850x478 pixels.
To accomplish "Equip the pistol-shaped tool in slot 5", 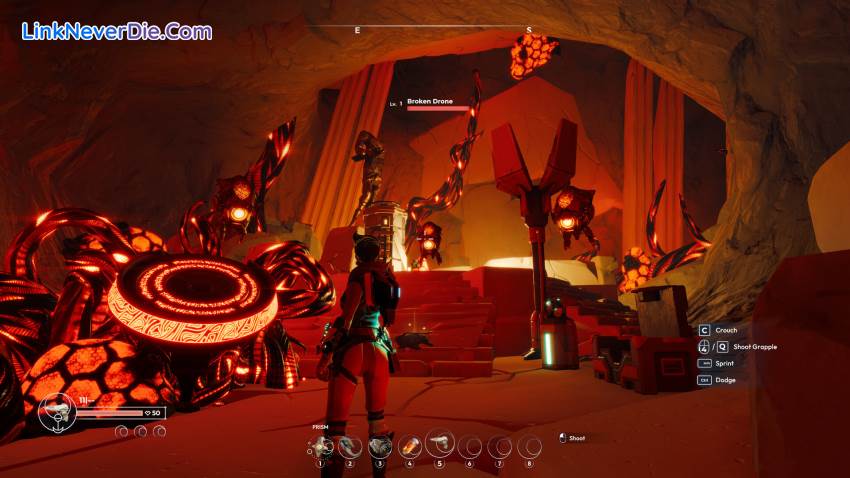I will (x=440, y=445).
